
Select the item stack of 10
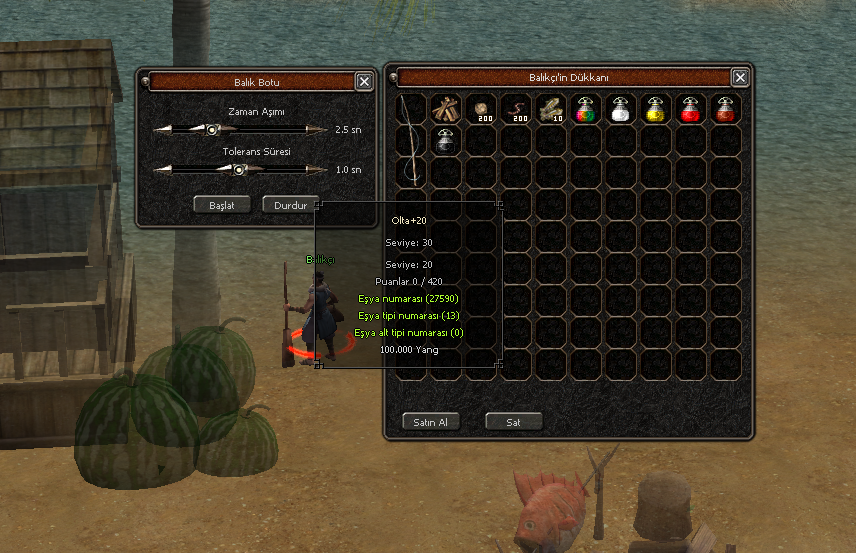point(550,108)
